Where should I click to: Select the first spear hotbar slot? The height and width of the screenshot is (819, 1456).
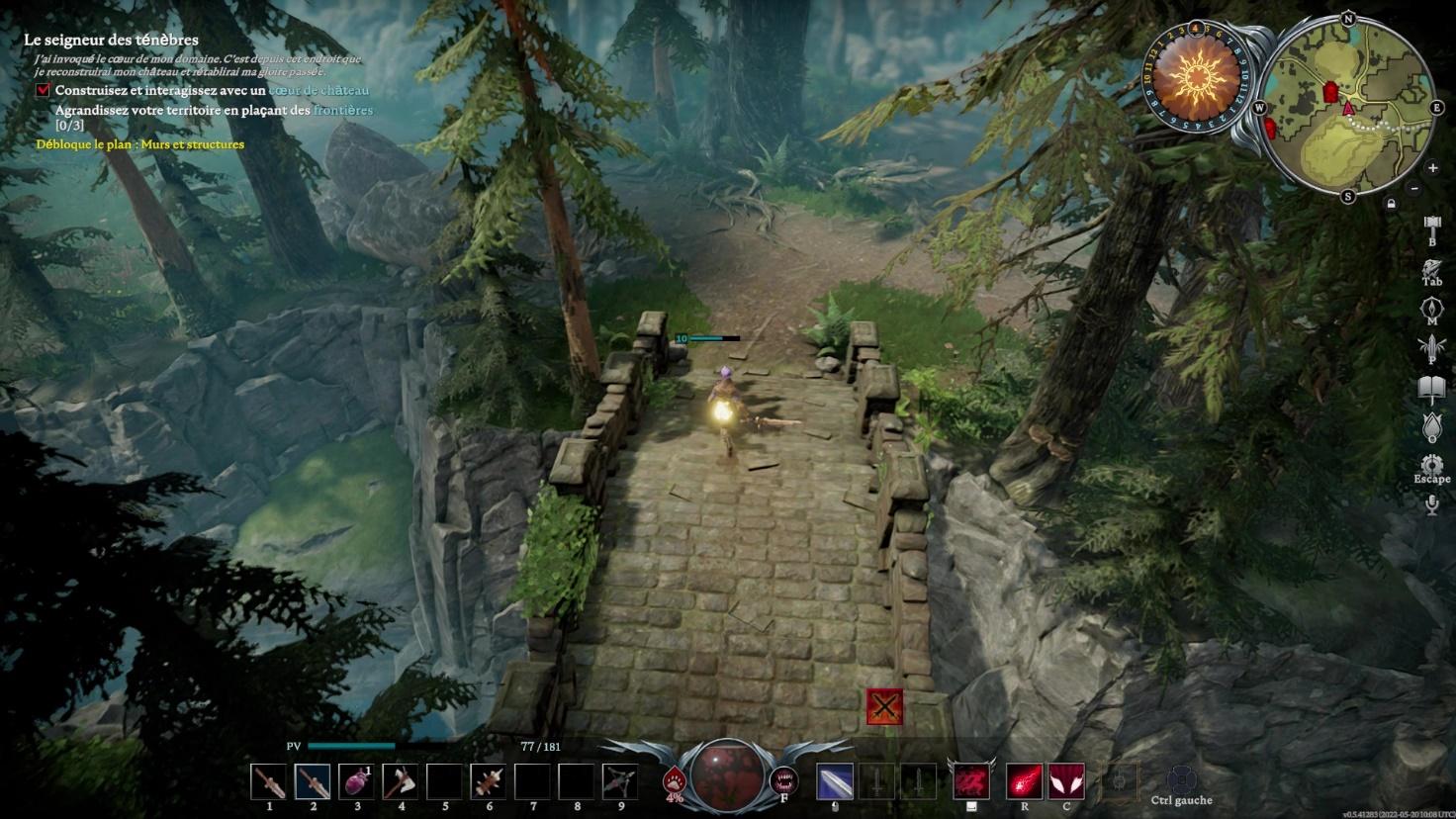pos(269,781)
